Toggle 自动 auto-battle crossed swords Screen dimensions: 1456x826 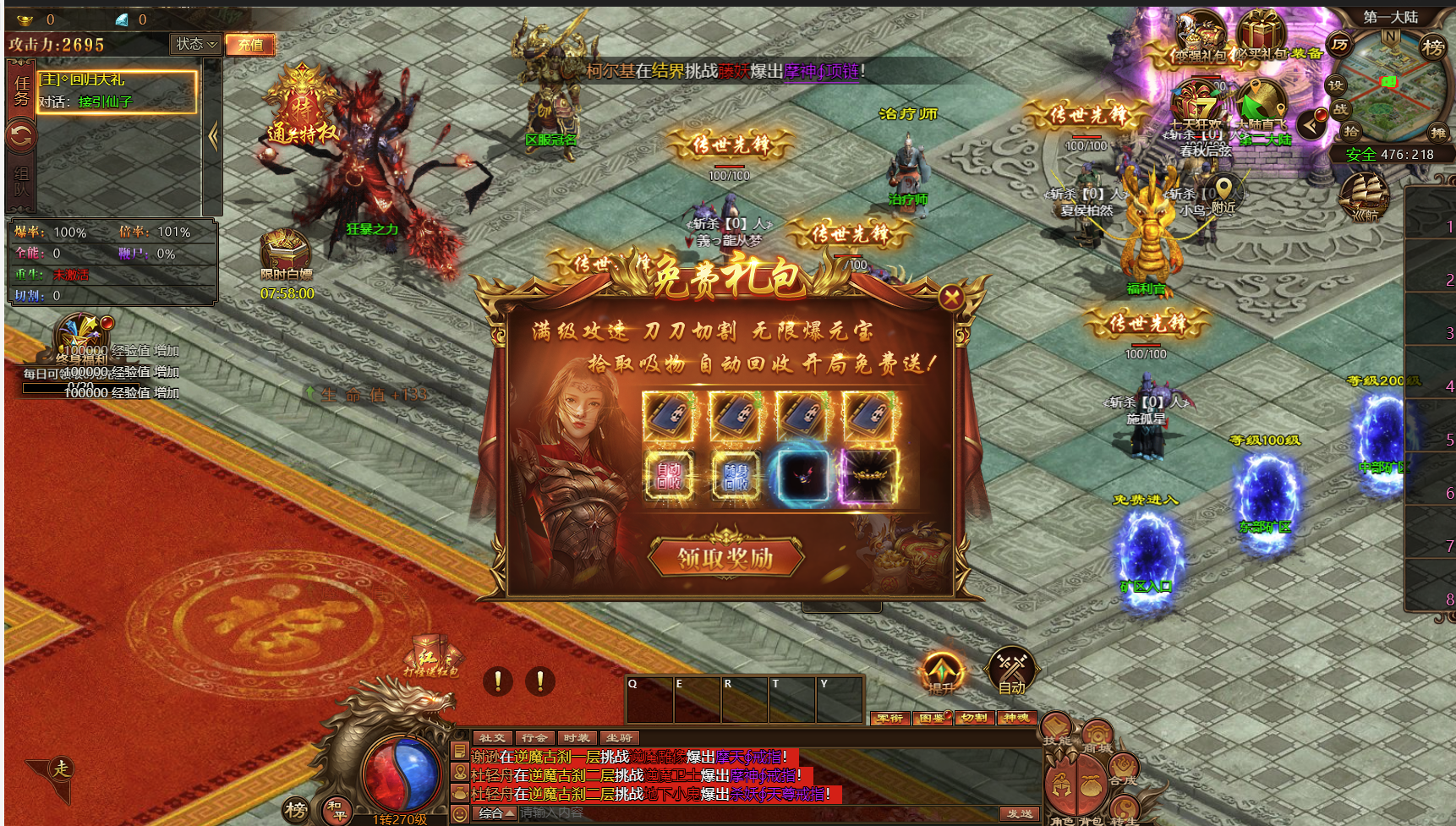tap(1011, 668)
